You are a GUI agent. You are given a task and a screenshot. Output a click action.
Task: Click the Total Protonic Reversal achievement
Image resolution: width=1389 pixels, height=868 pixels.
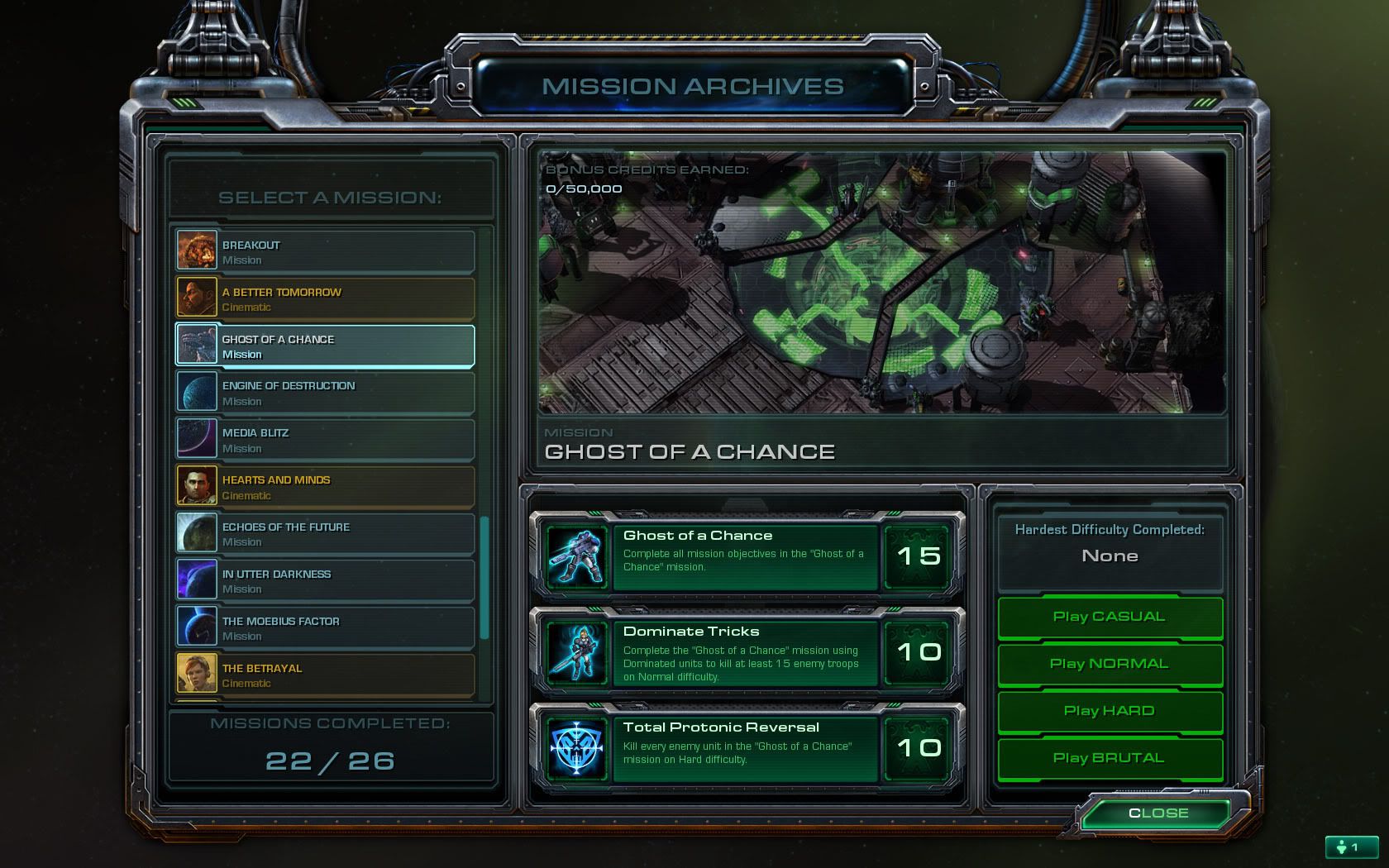tap(747, 748)
